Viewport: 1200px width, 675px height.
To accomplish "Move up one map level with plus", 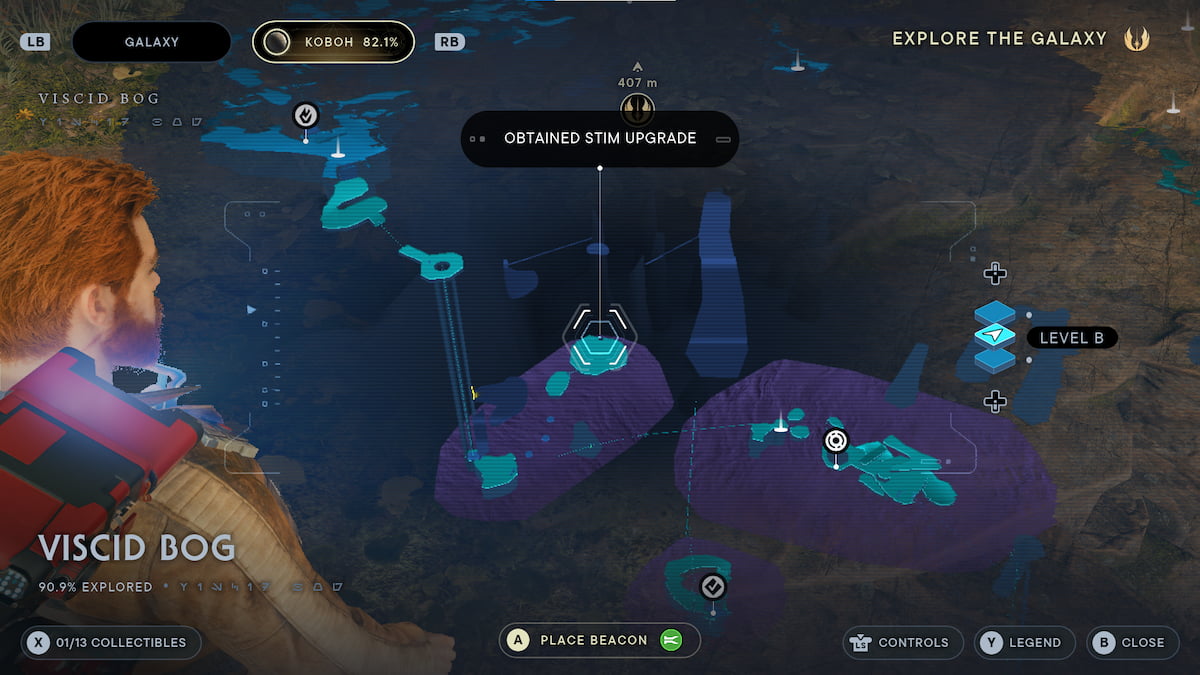I will 995,273.
